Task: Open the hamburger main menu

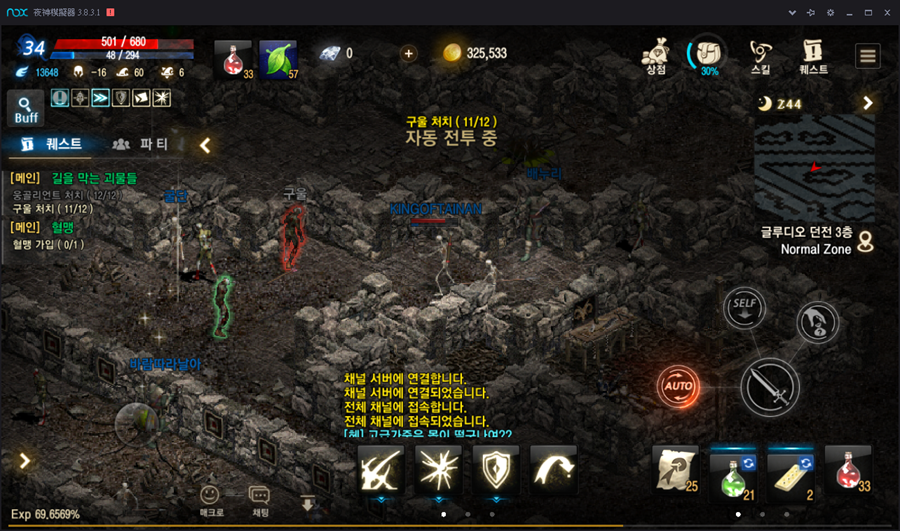Action: point(867,55)
